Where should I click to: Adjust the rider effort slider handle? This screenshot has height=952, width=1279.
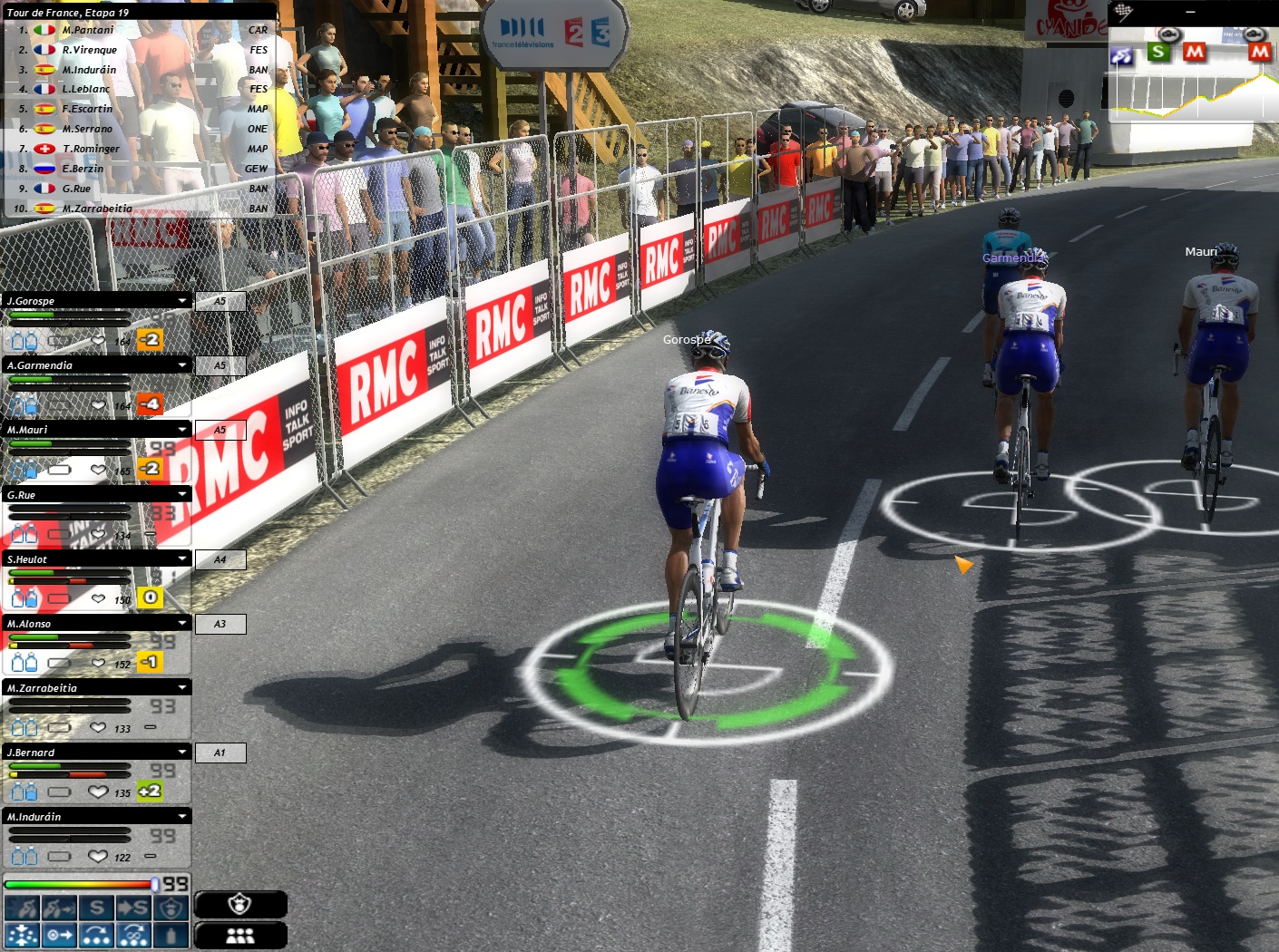tap(155, 884)
